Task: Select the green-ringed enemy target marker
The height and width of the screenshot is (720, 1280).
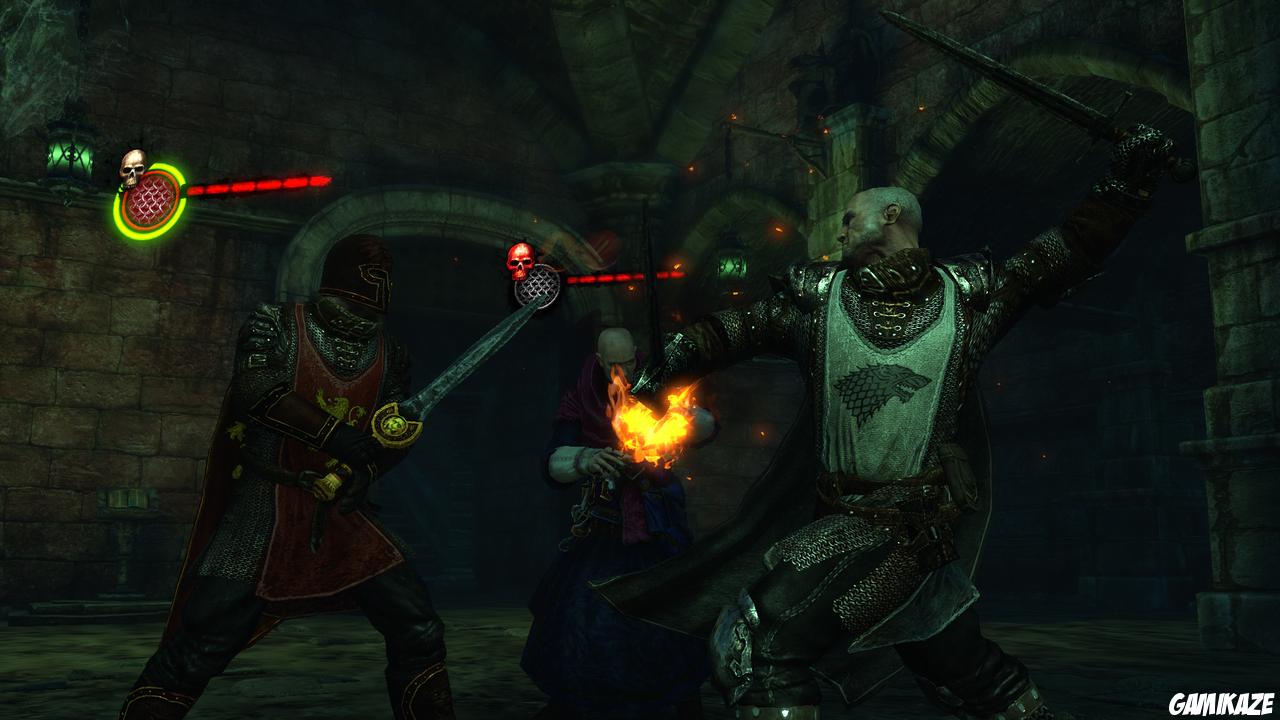Action: 150,200
